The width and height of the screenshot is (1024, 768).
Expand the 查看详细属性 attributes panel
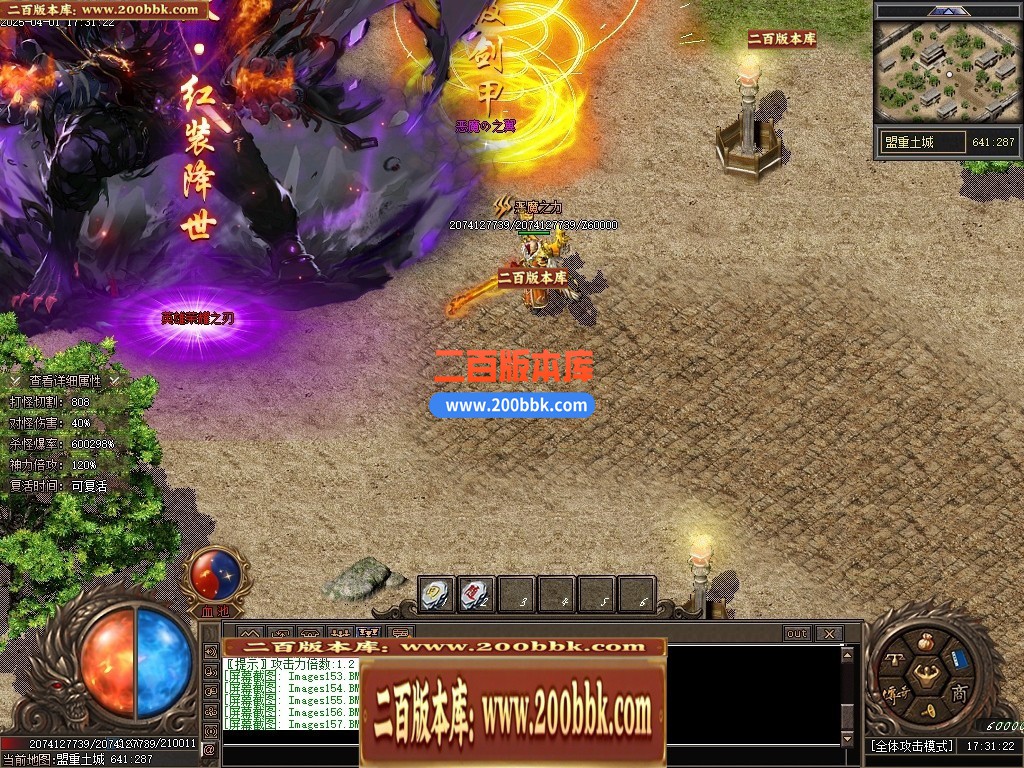click(65, 380)
